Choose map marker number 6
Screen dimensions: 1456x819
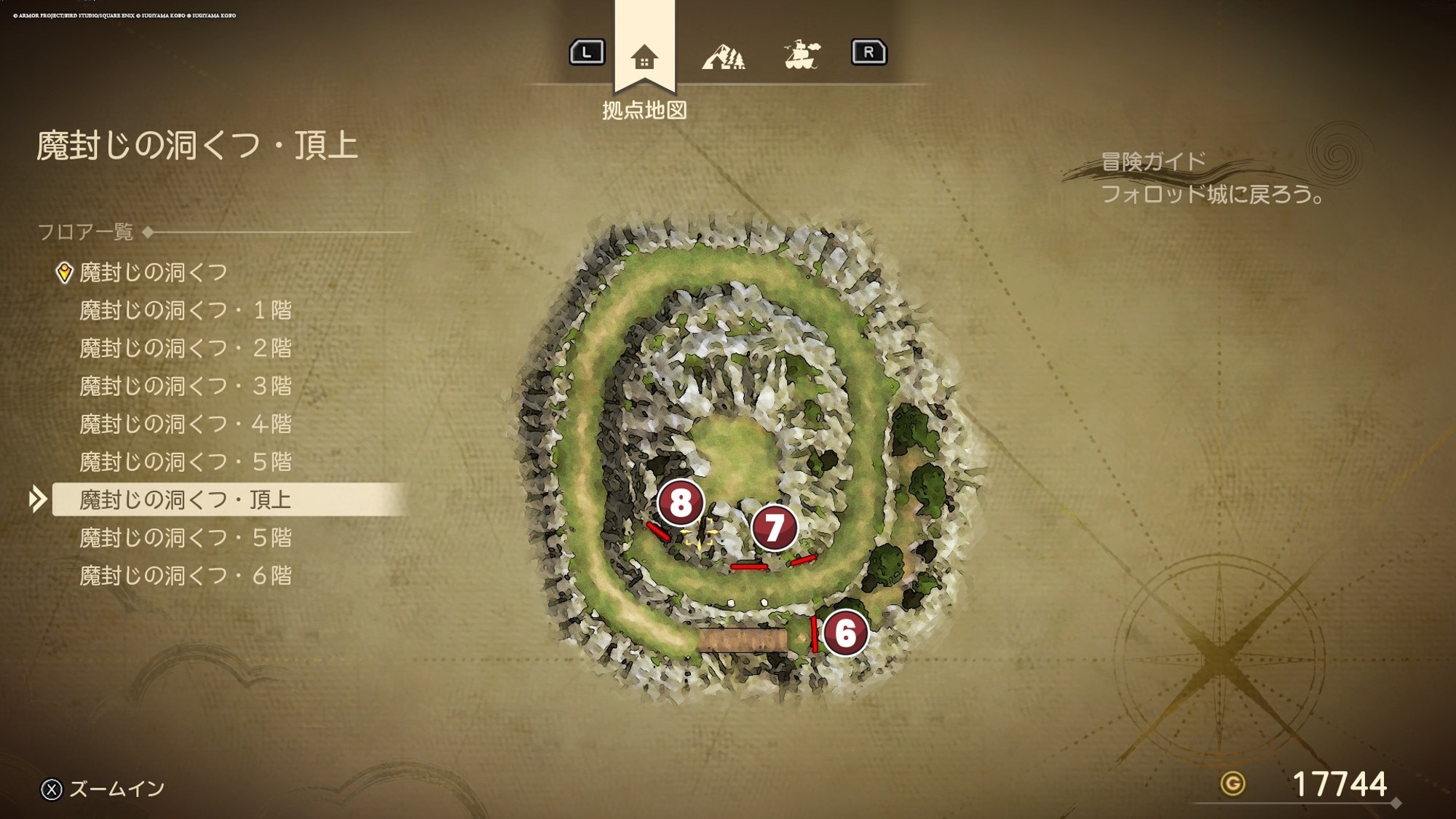845,633
